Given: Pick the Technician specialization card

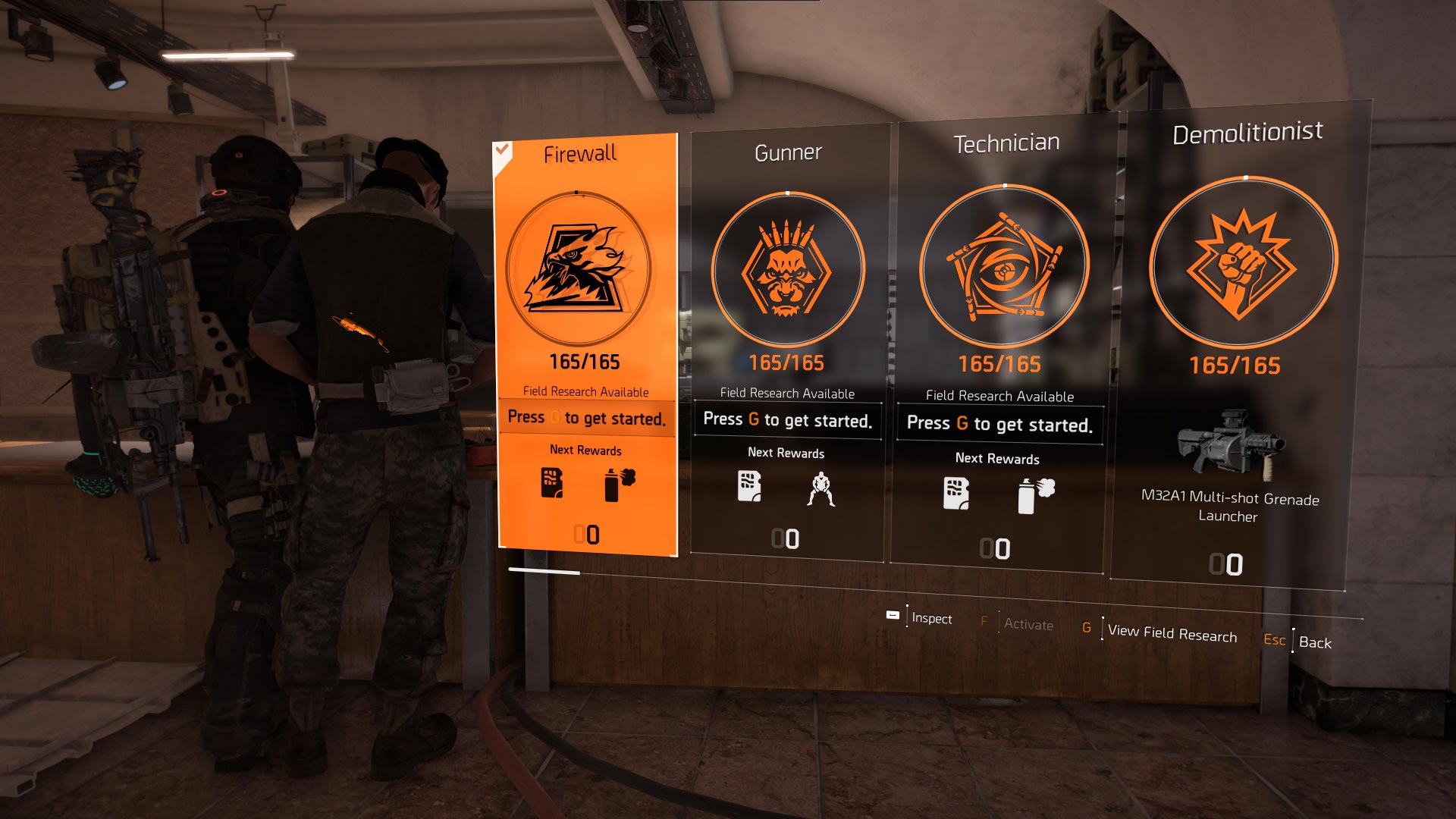Looking at the screenshot, I should click(x=1001, y=341).
